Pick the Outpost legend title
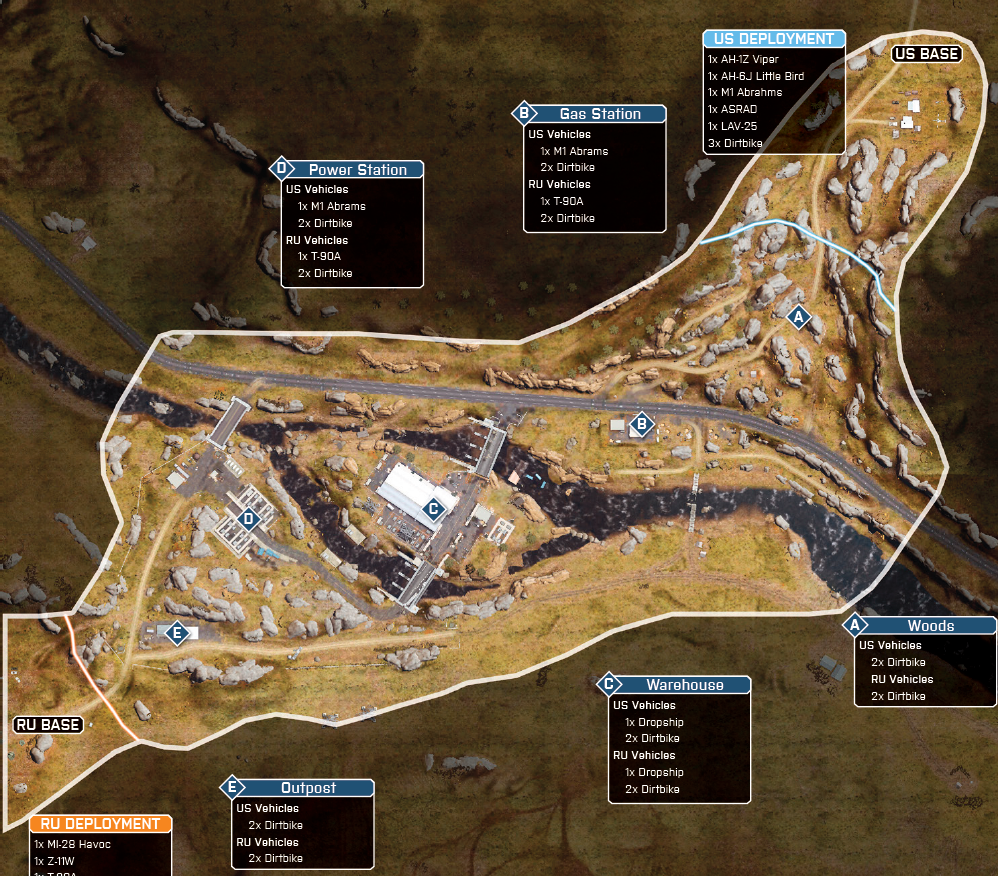The width and height of the screenshot is (998, 876). coord(308,788)
